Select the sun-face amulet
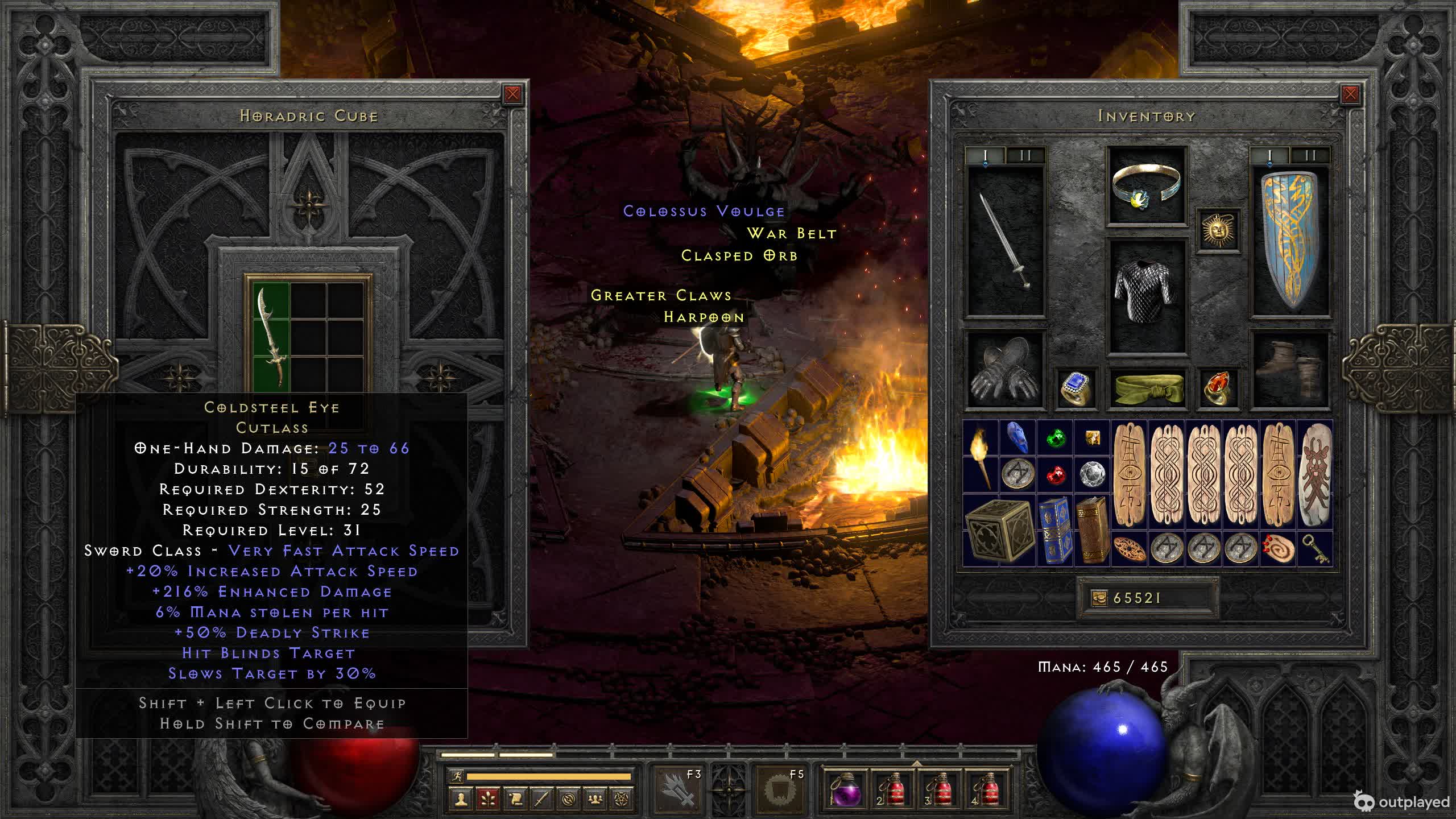Image resolution: width=1456 pixels, height=819 pixels. coord(1218,230)
